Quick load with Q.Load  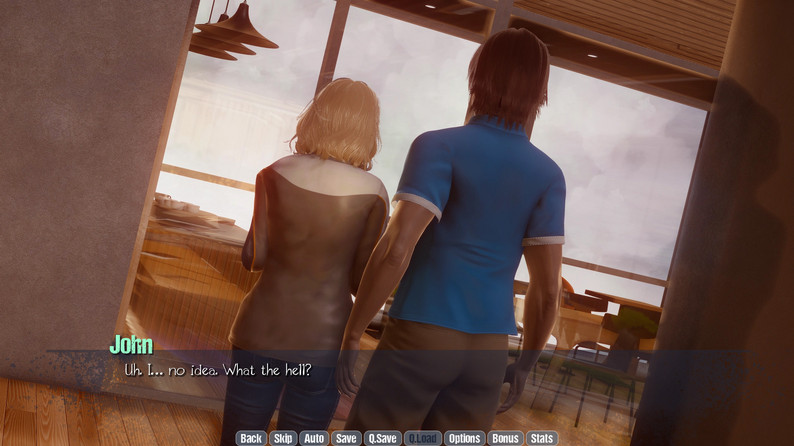click(423, 438)
